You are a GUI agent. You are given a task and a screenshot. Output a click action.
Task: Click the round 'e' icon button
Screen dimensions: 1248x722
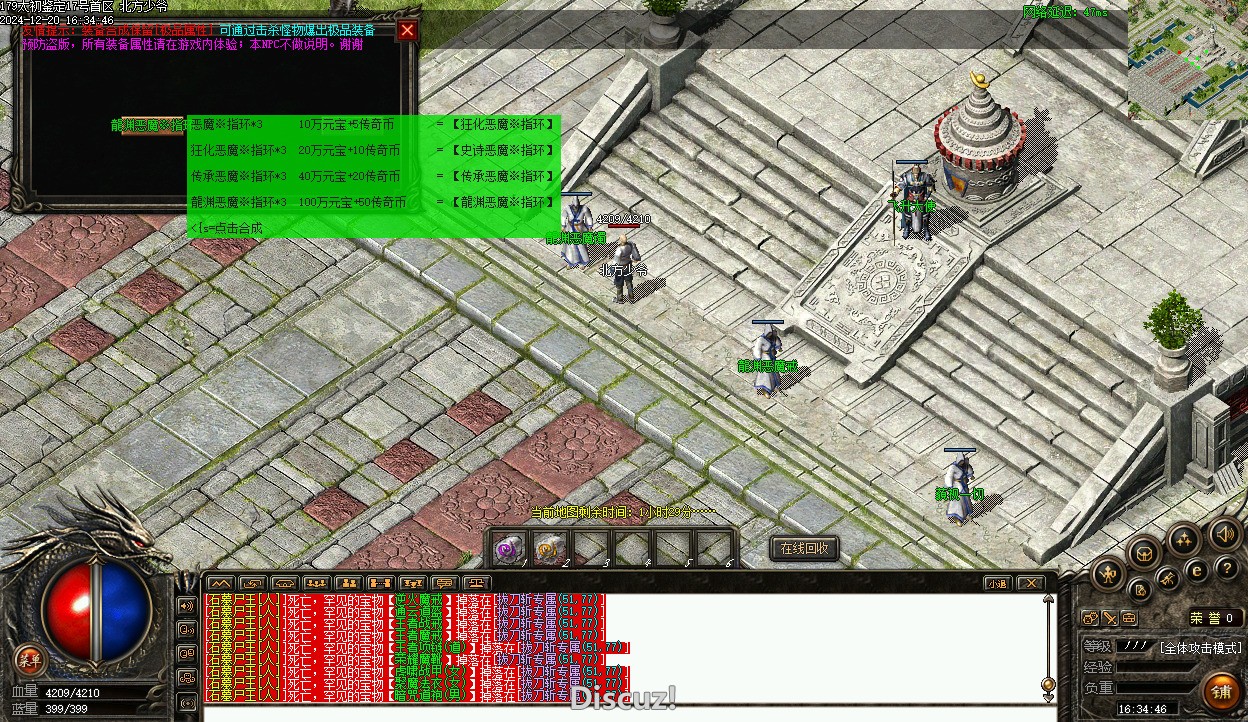click(1197, 570)
